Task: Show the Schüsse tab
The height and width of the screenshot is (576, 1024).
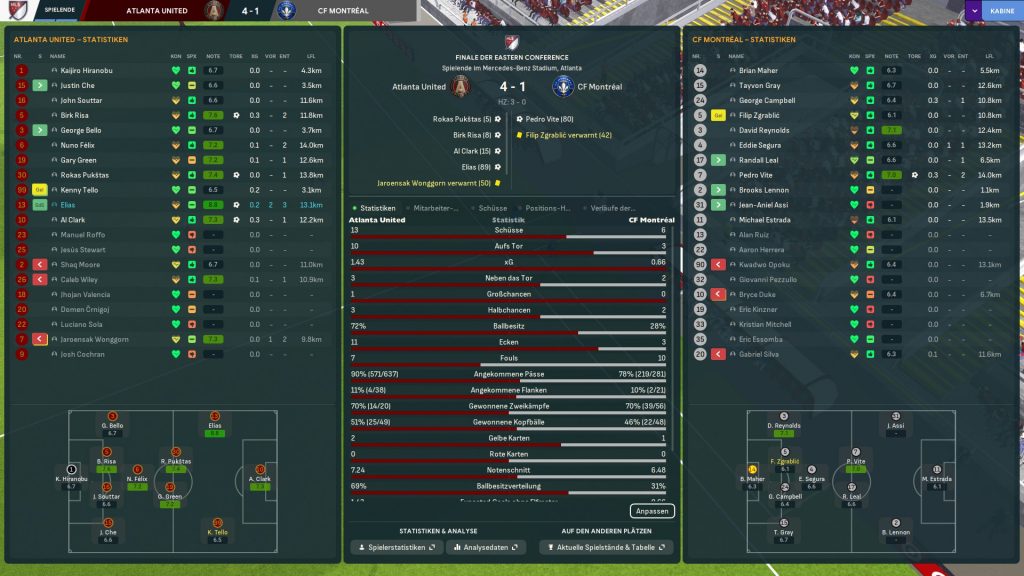Action: coord(493,208)
